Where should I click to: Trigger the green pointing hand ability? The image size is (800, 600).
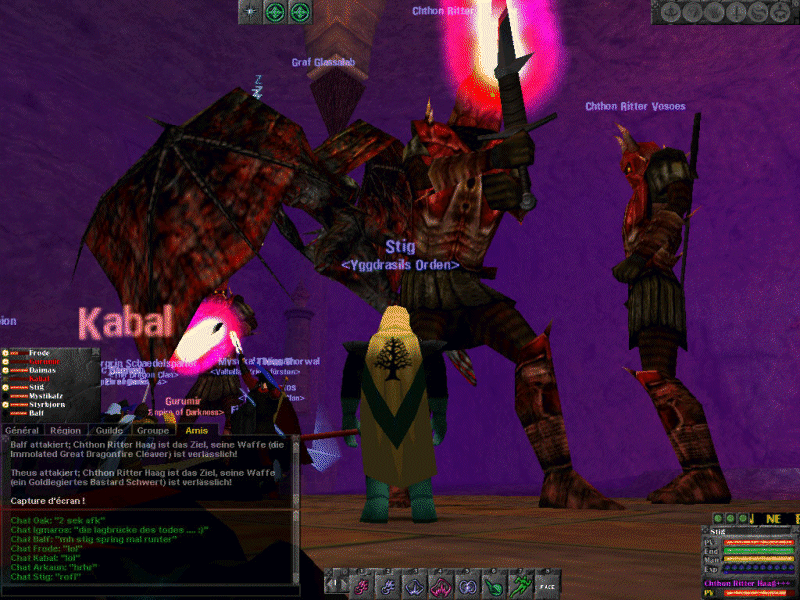pos(493,585)
